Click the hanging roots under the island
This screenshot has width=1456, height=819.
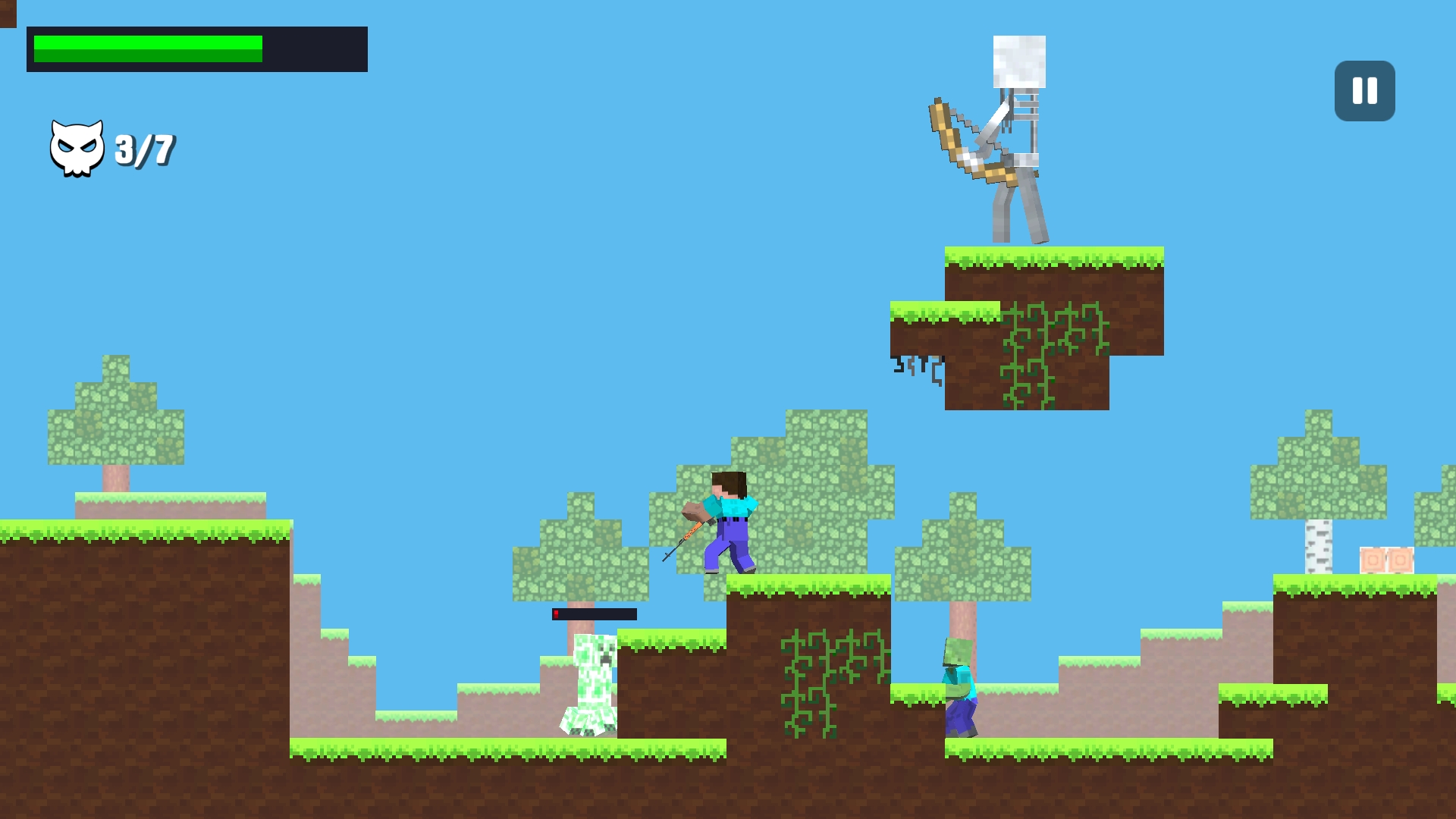[918, 368]
